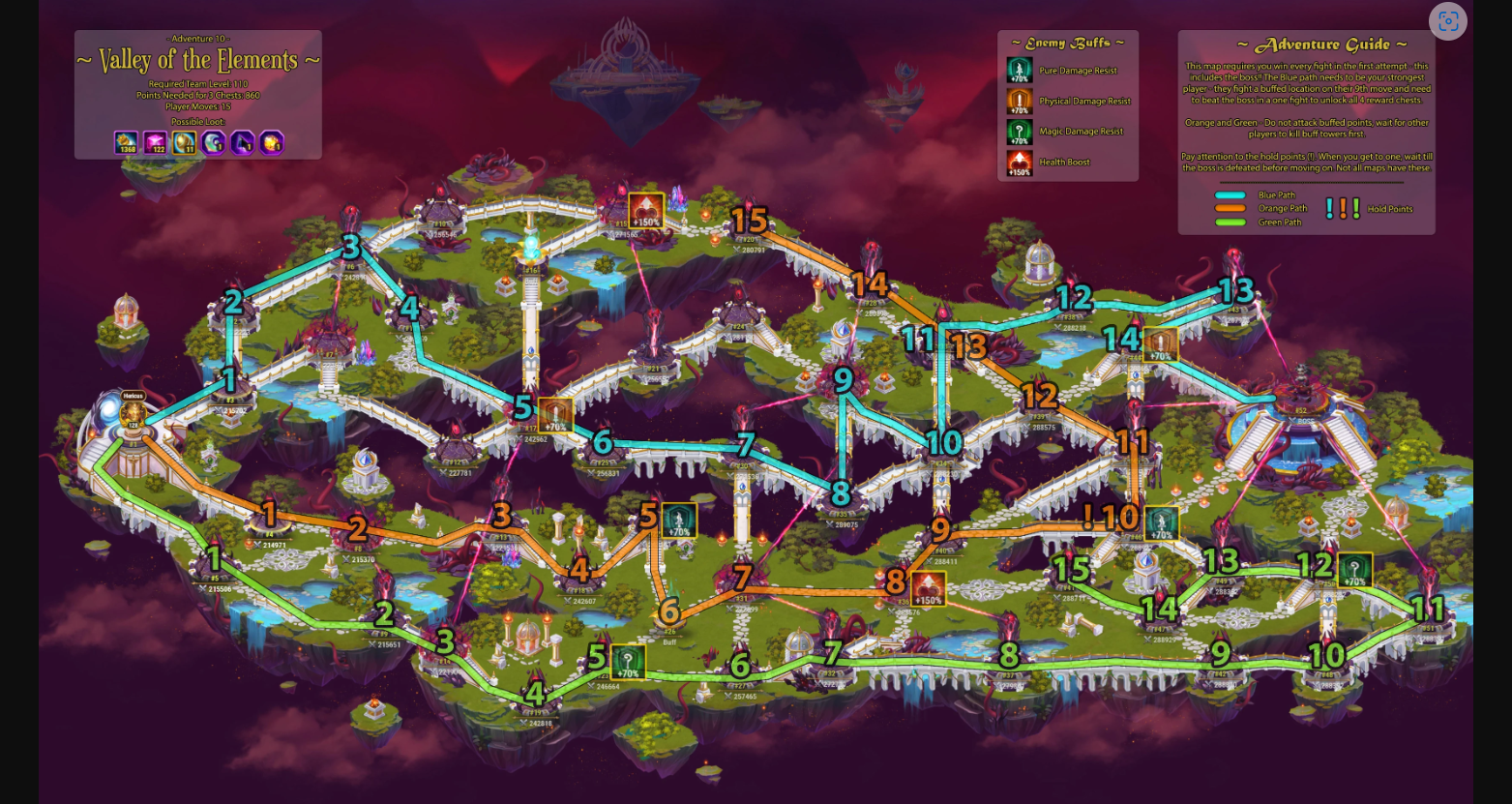Image resolution: width=1512 pixels, height=804 pixels.
Task: Click the Hold Points legend entry
Action: coord(1368,209)
